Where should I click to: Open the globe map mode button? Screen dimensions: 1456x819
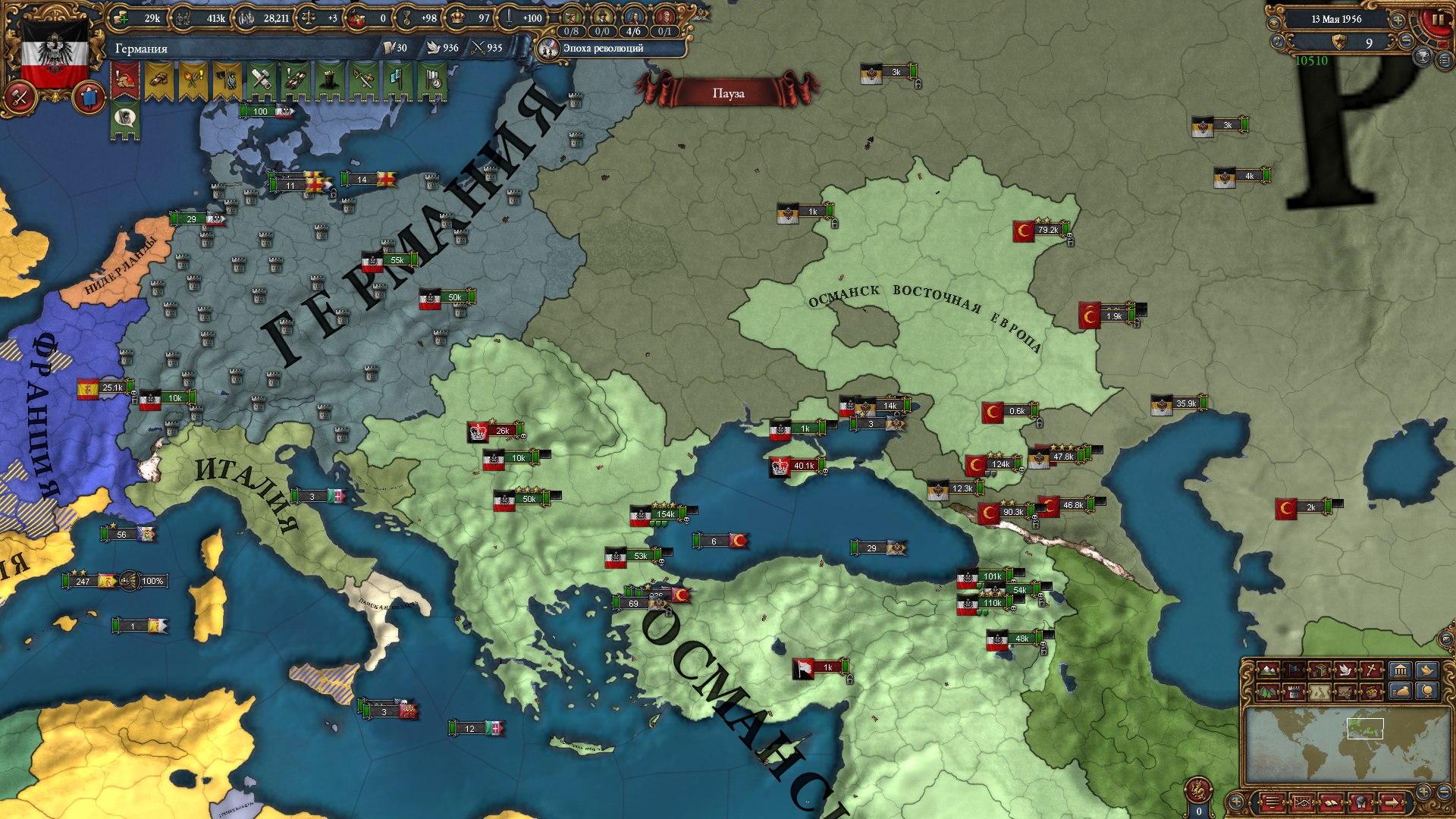1428,692
